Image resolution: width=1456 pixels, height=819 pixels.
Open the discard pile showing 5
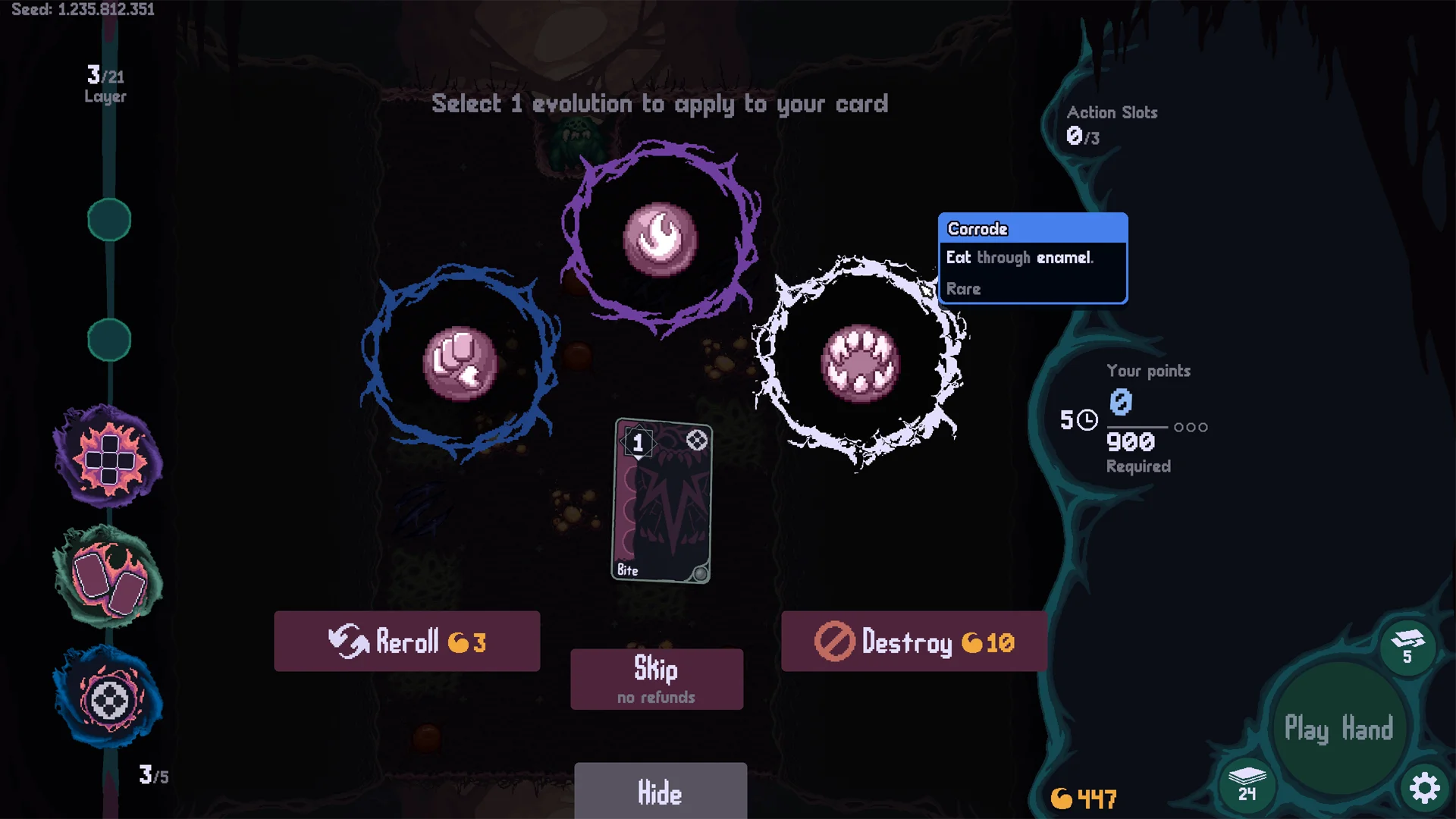point(1407,646)
